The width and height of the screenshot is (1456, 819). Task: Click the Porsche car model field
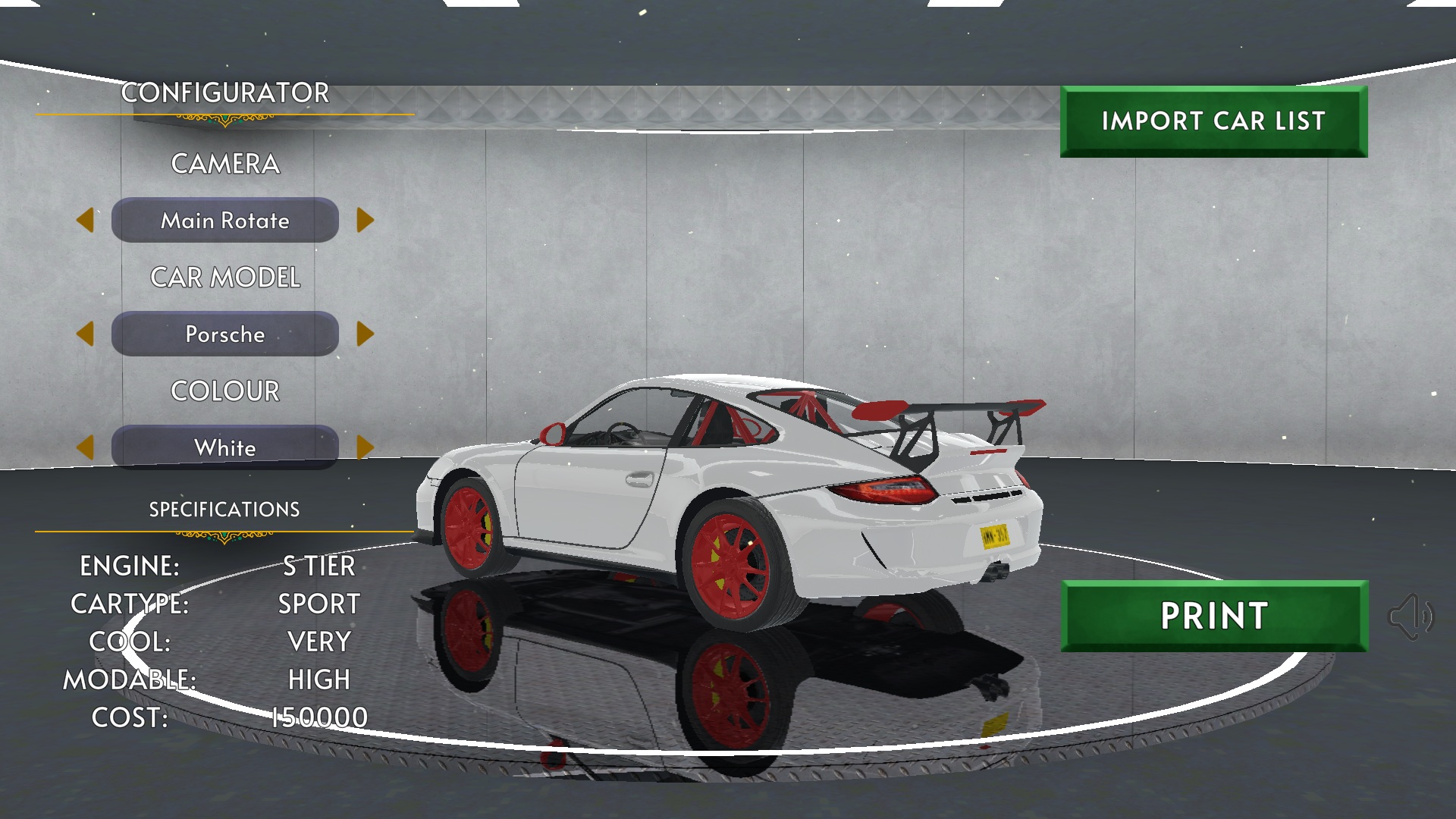pyautogui.click(x=225, y=334)
